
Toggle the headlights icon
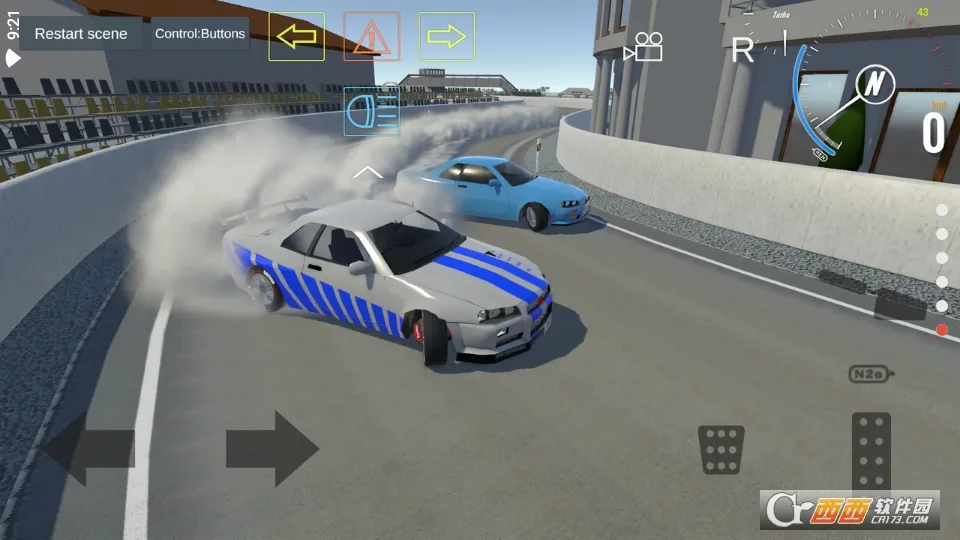click(x=371, y=111)
